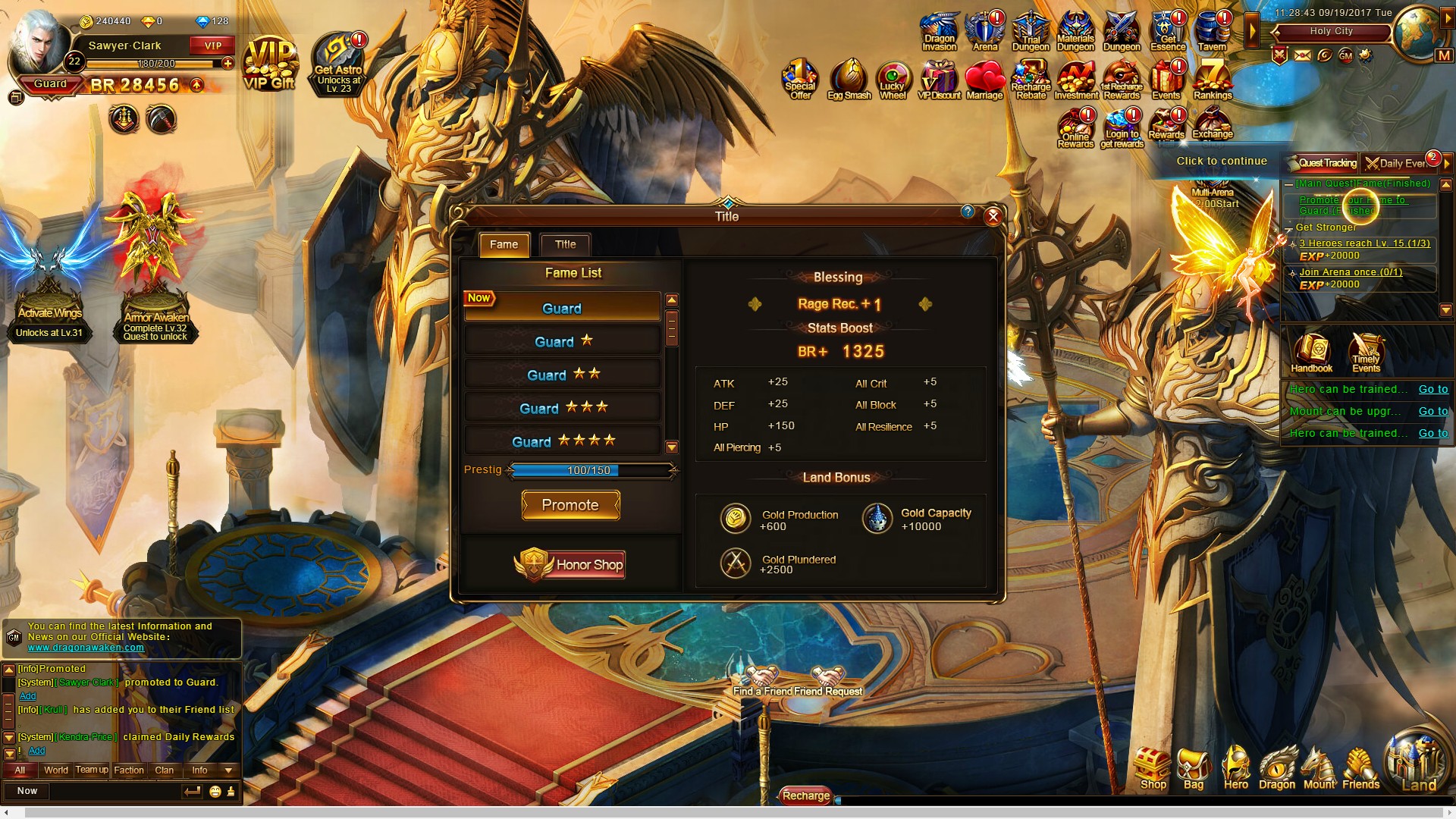Switch to the Title tab
Screen dimensions: 1456x819
[x=565, y=245]
